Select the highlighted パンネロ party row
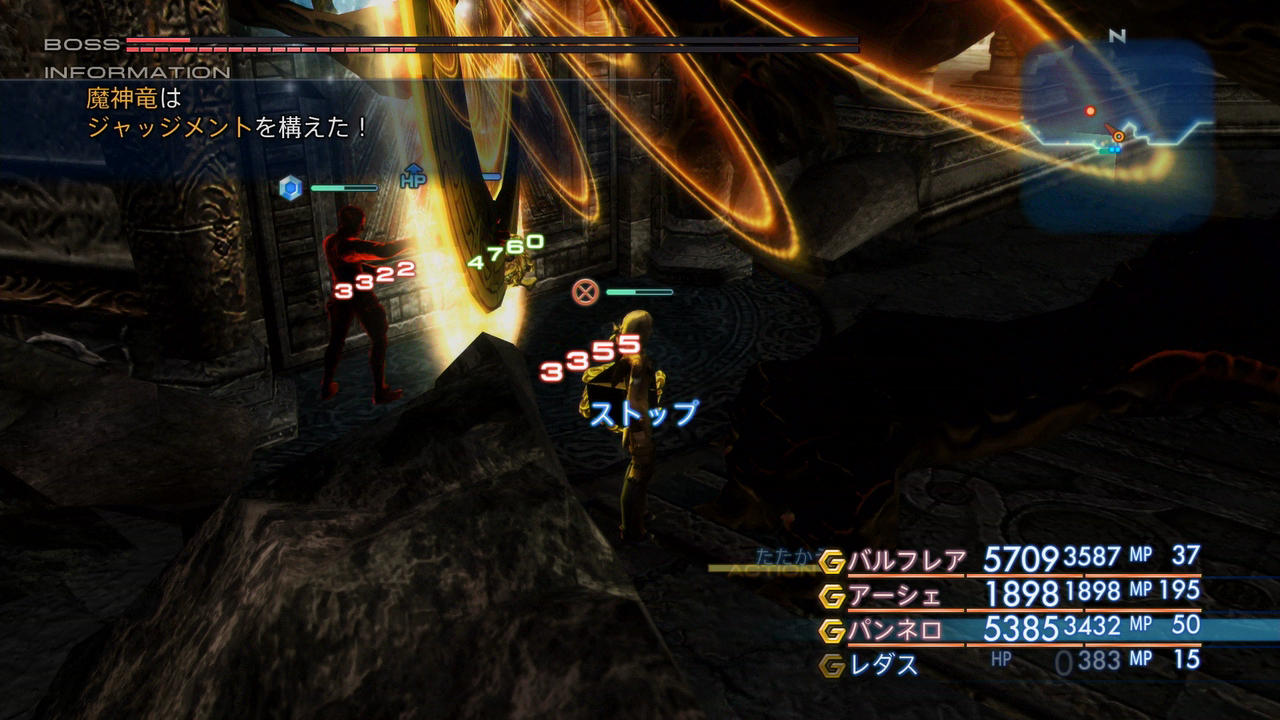This screenshot has height=720, width=1280. click(x=895, y=630)
